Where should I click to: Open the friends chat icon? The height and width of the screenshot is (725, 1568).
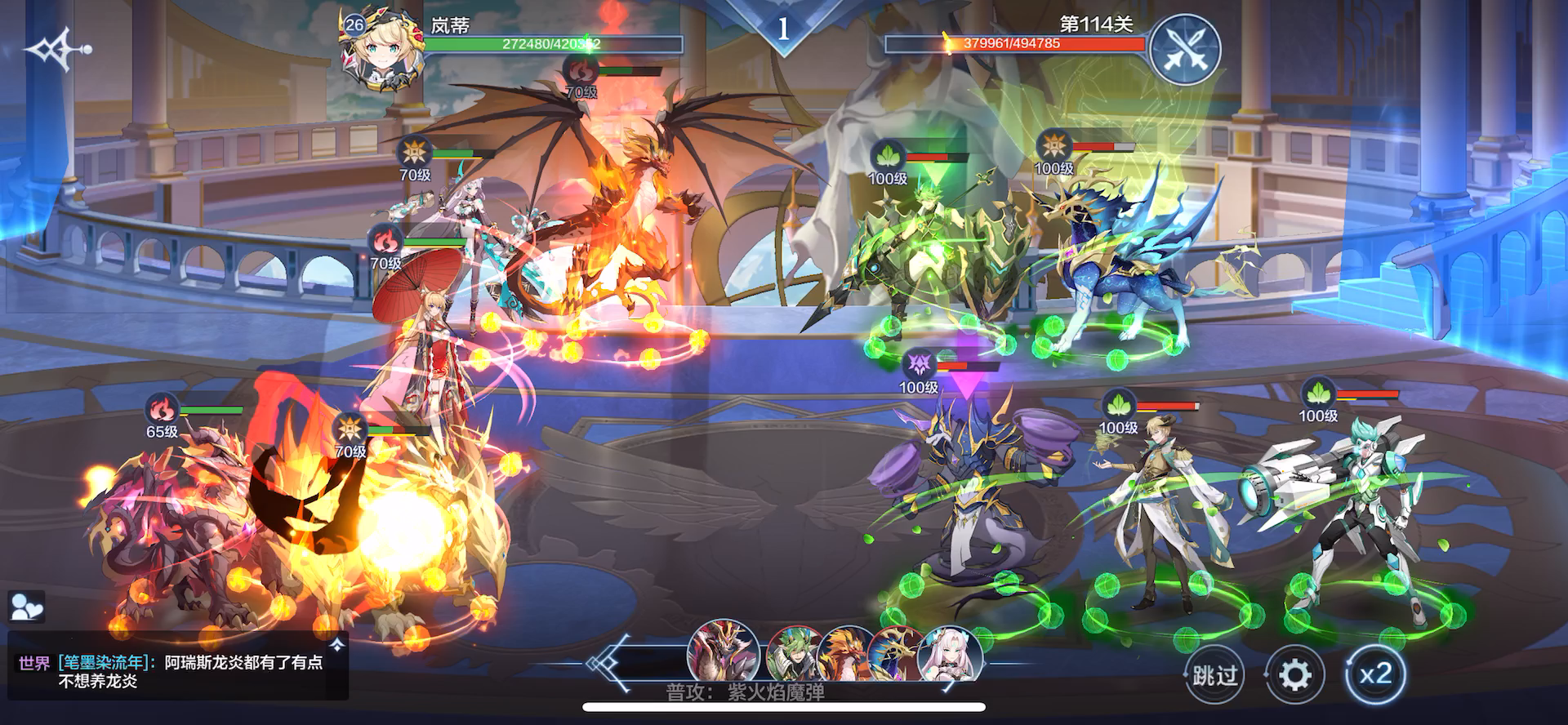(x=27, y=607)
